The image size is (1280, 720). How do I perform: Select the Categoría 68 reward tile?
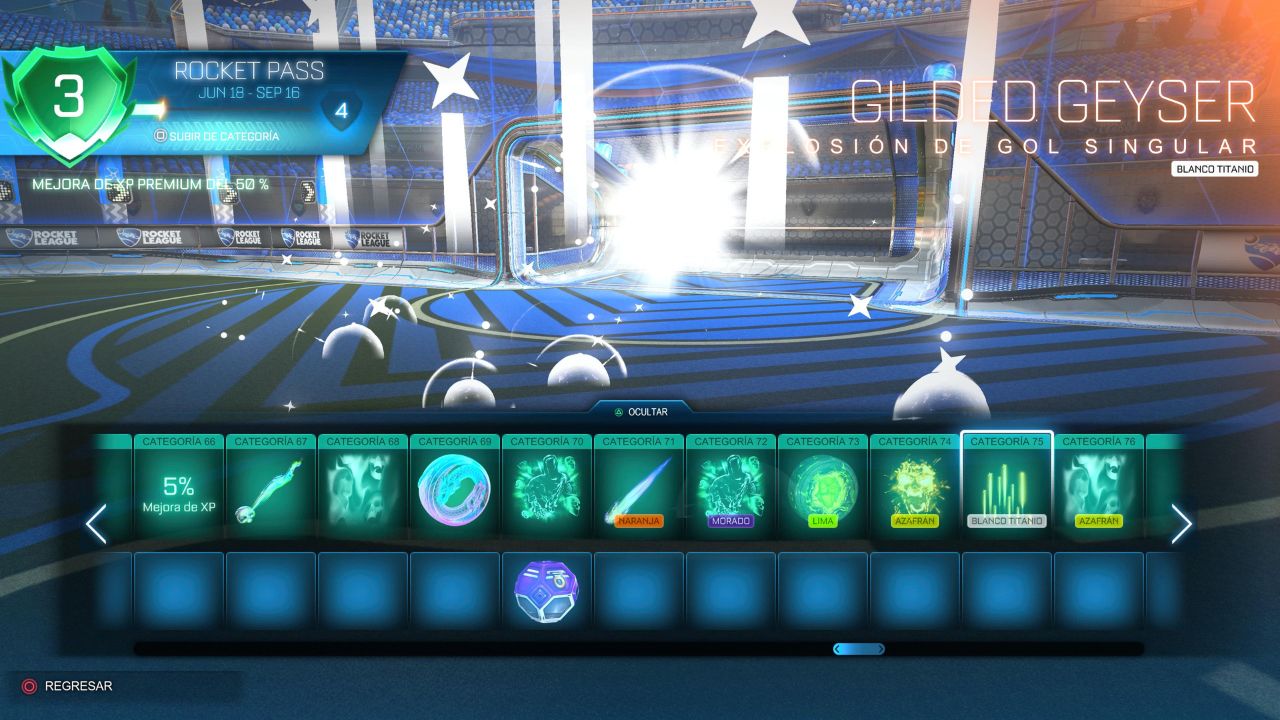click(x=362, y=487)
